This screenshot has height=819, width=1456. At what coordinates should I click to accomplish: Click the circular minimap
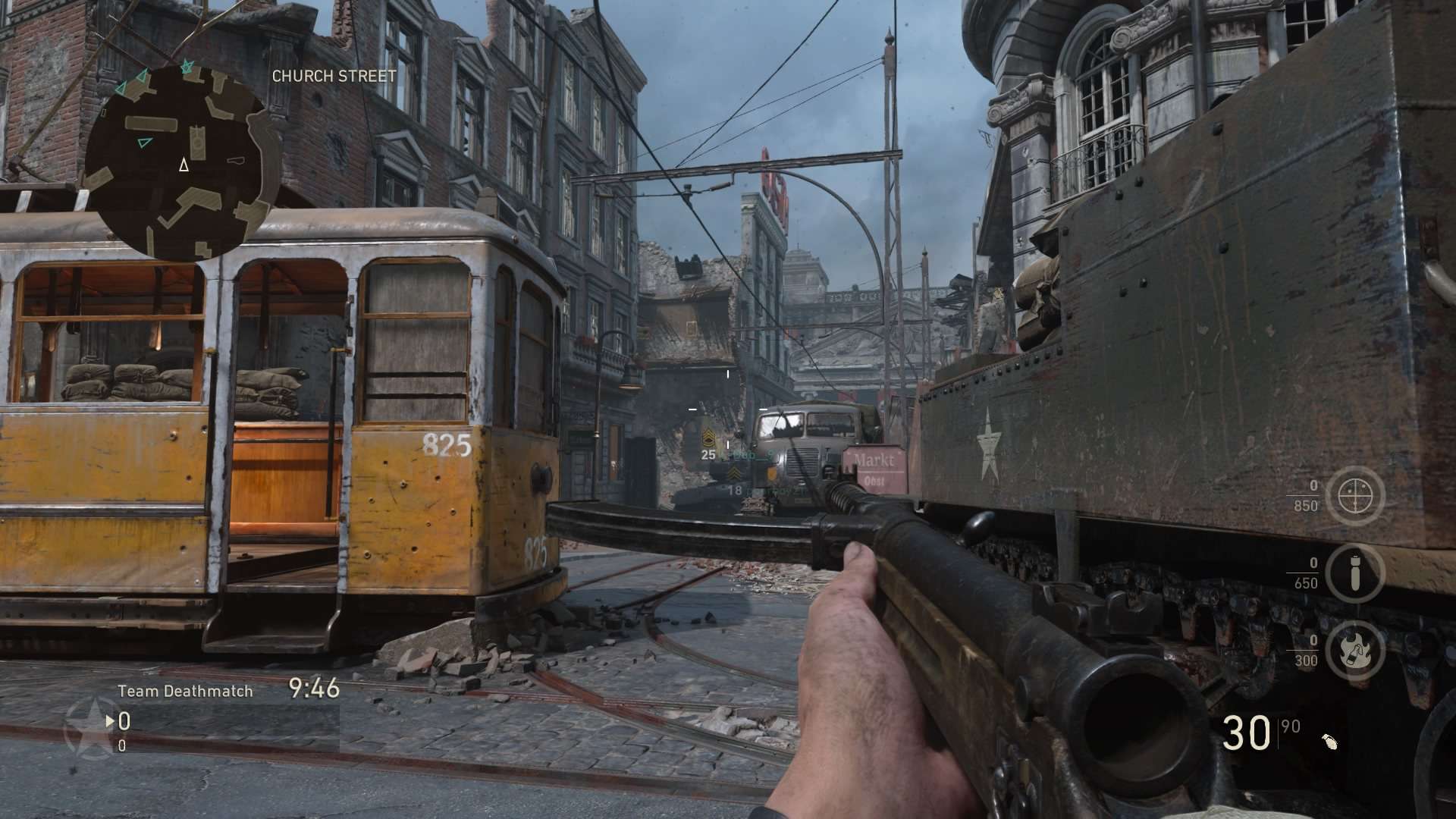(180, 161)
